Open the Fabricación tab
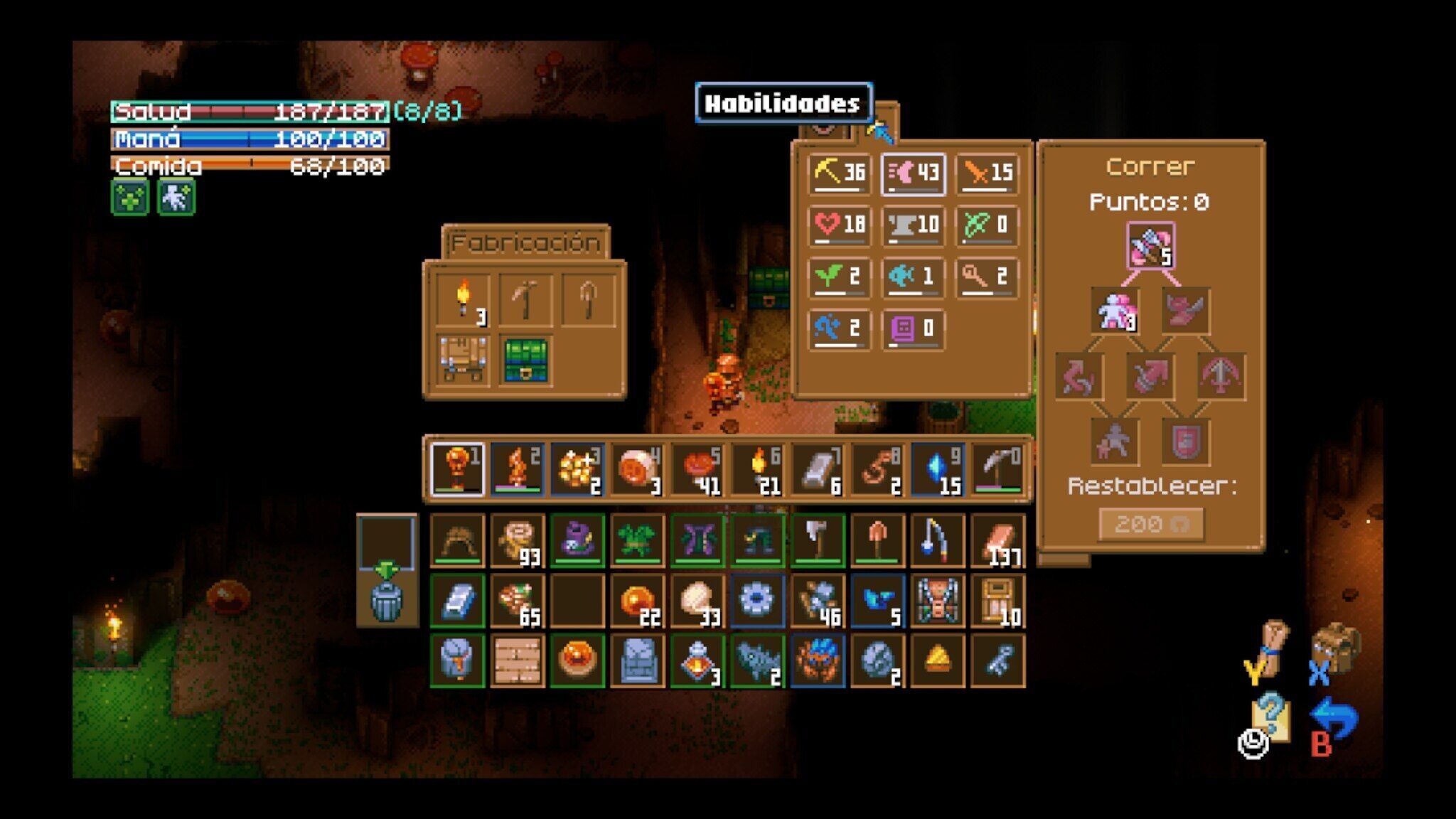The width and height of the screenshot is (1456, 819). tap(525, 243)
